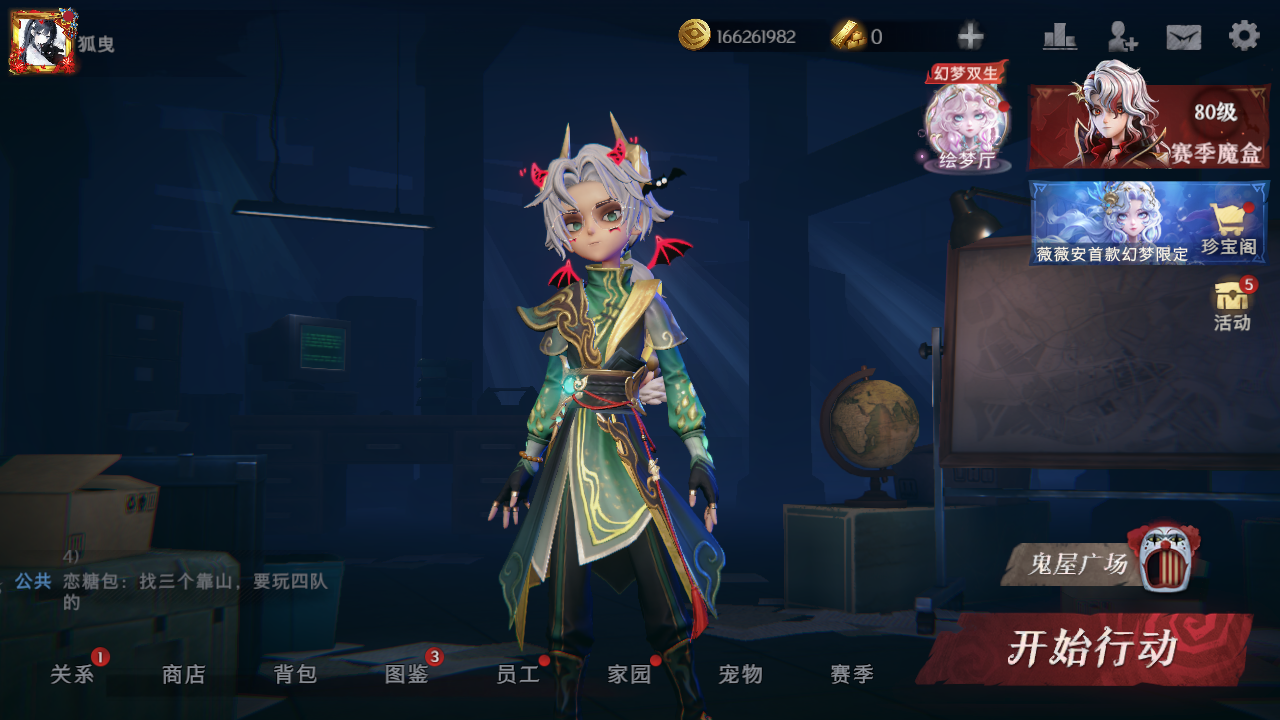Click the plus button to add currency
Viewport: 1280px width, 720px height.
970,37
